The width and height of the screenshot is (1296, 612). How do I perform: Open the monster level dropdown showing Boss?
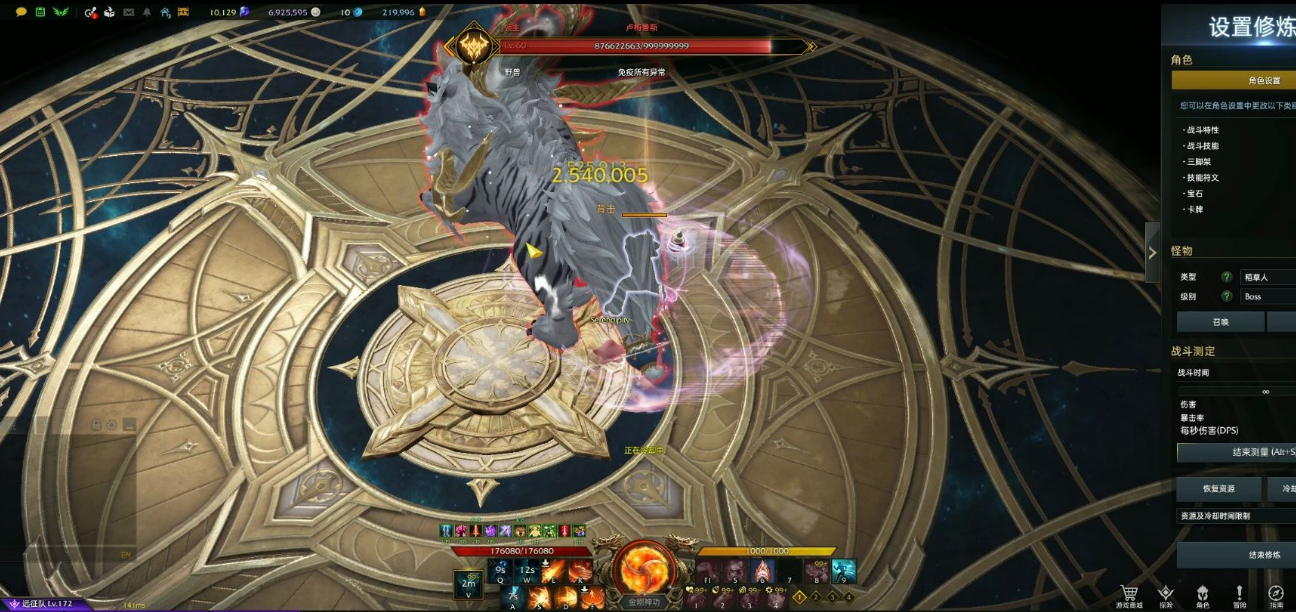point(1267,296)
